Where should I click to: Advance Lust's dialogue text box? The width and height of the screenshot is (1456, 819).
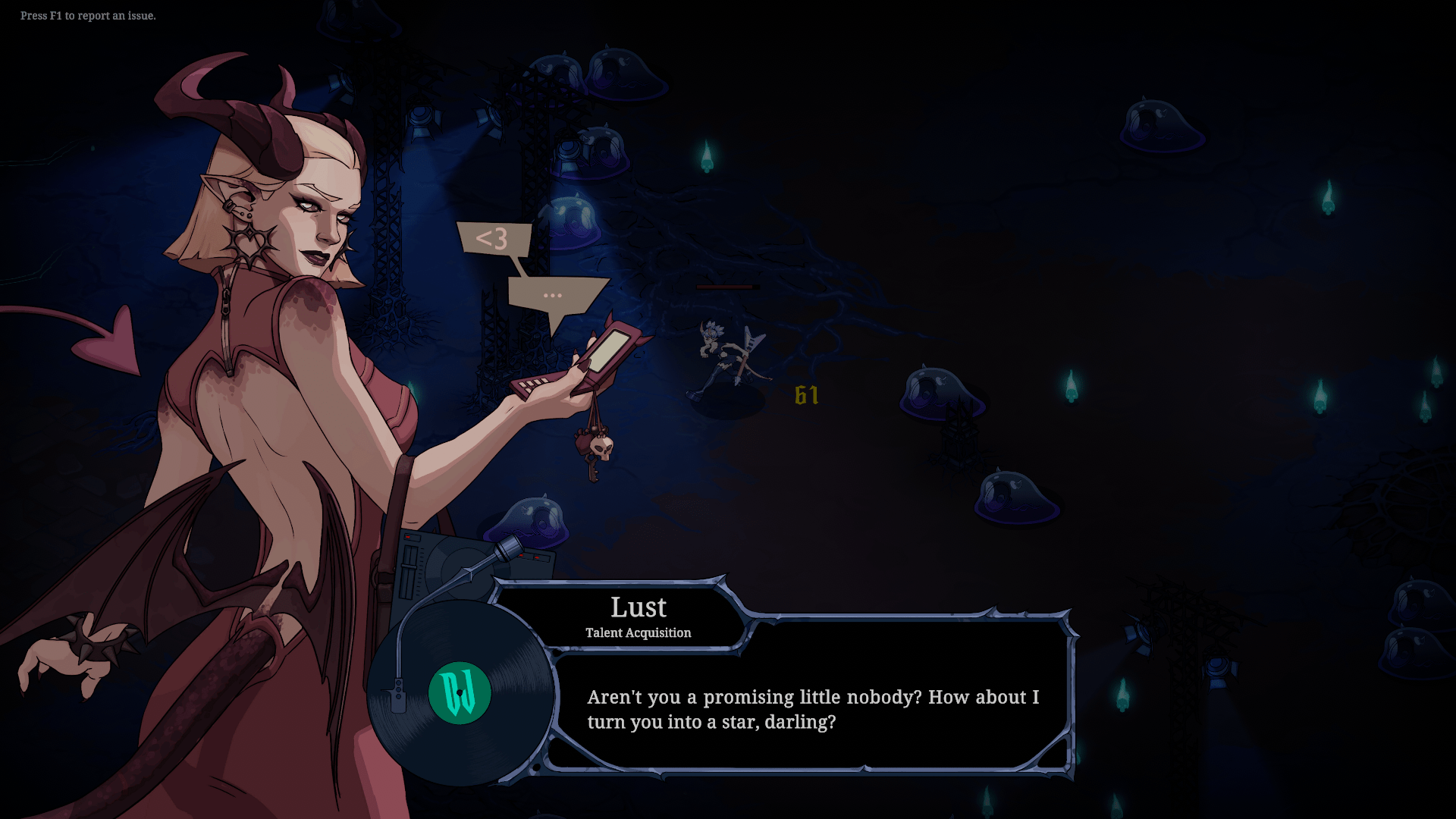(x=811, y=709)
